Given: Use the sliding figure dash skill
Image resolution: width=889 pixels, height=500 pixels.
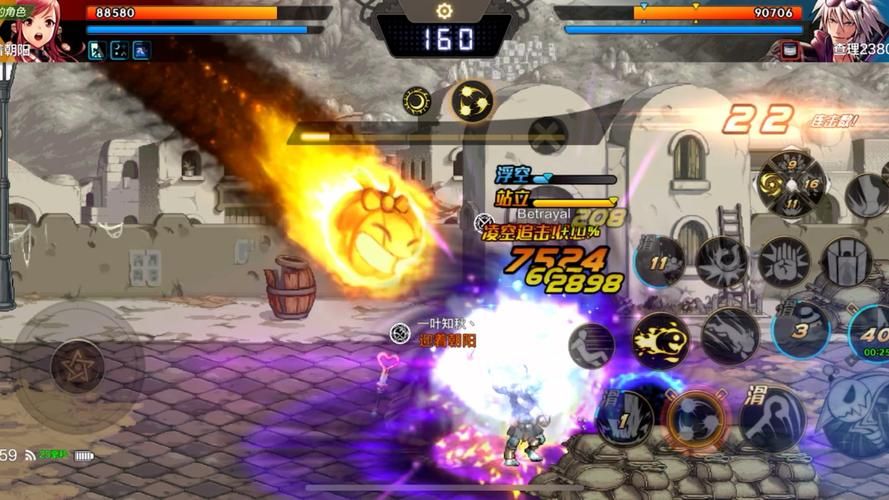Looking at the screenshot, I should tap(591, 345).
